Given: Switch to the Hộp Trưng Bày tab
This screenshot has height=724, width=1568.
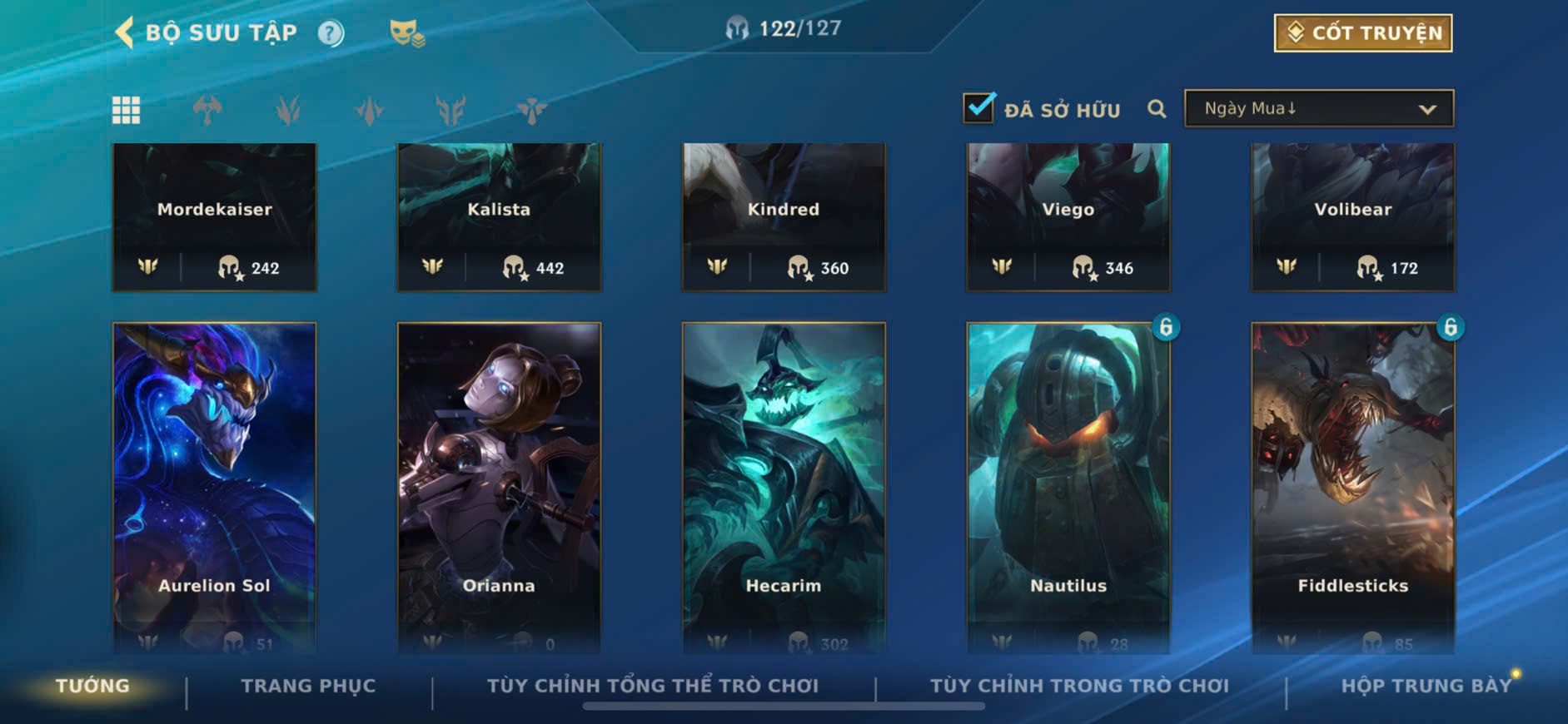Looking at the screenshot, I should (x=1426, y=686).
